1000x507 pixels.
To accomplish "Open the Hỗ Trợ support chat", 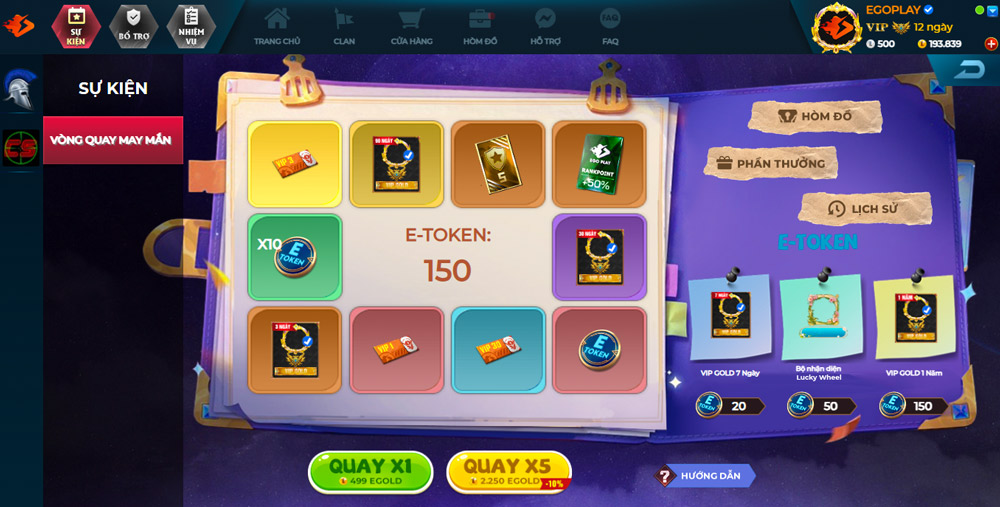I will (545, 26).
